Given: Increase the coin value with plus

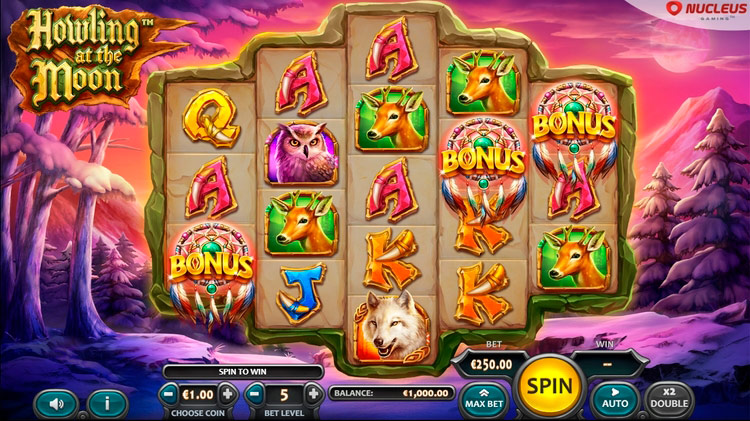Looking at the screenshot, I should click(229, 394).
